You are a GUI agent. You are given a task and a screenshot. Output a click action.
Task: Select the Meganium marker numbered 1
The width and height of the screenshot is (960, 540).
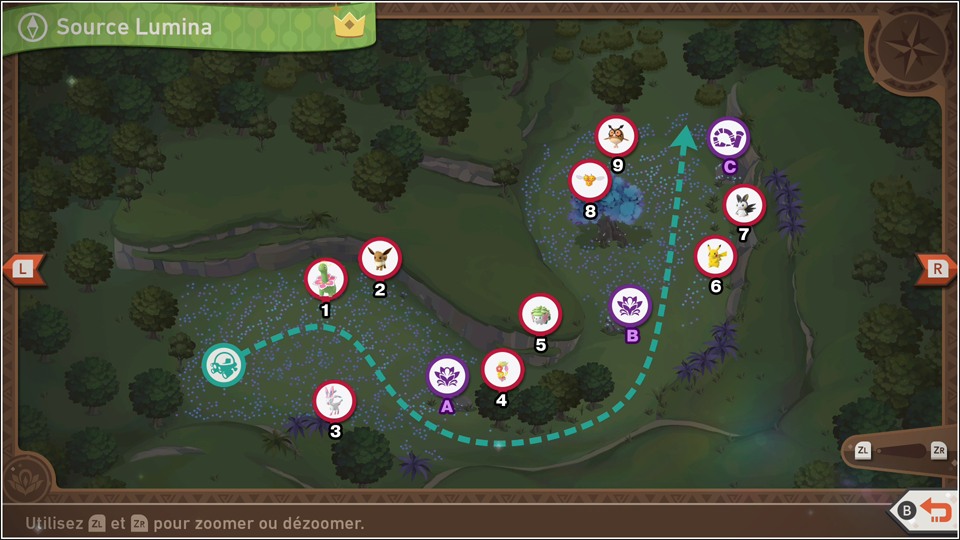[x=327, y=279]
